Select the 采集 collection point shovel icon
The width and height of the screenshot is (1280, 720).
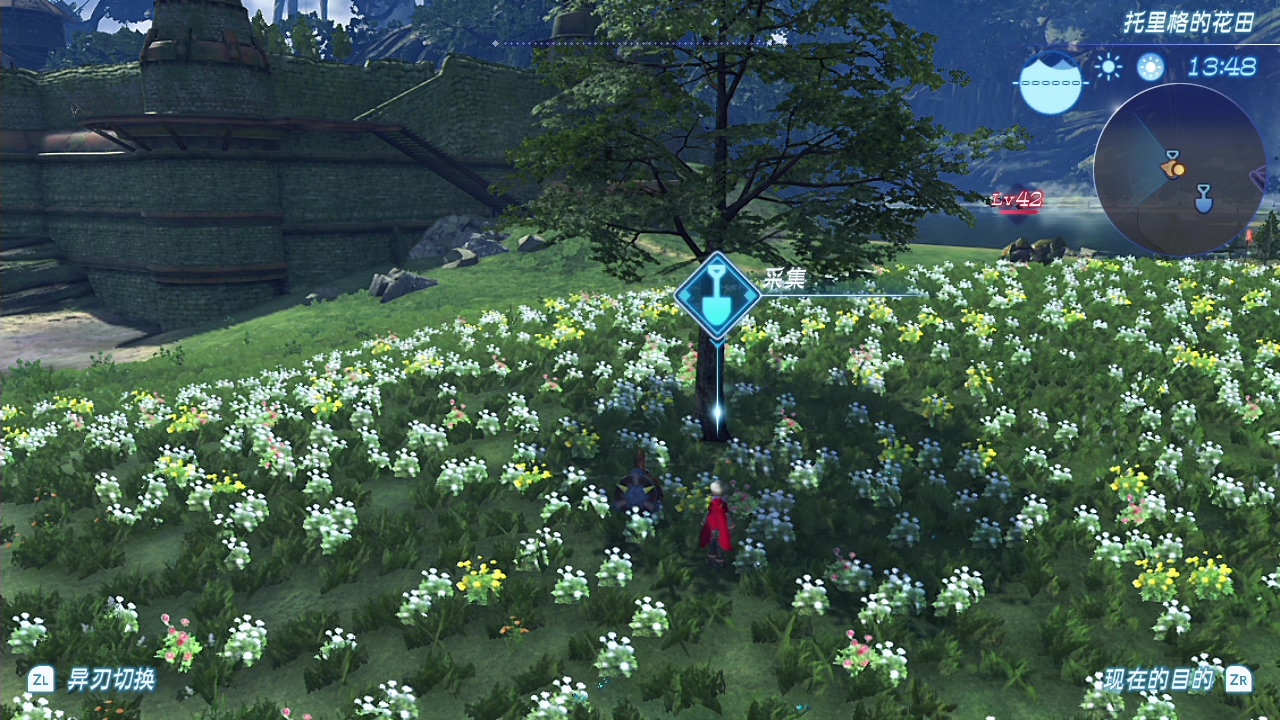coord(717,293)
